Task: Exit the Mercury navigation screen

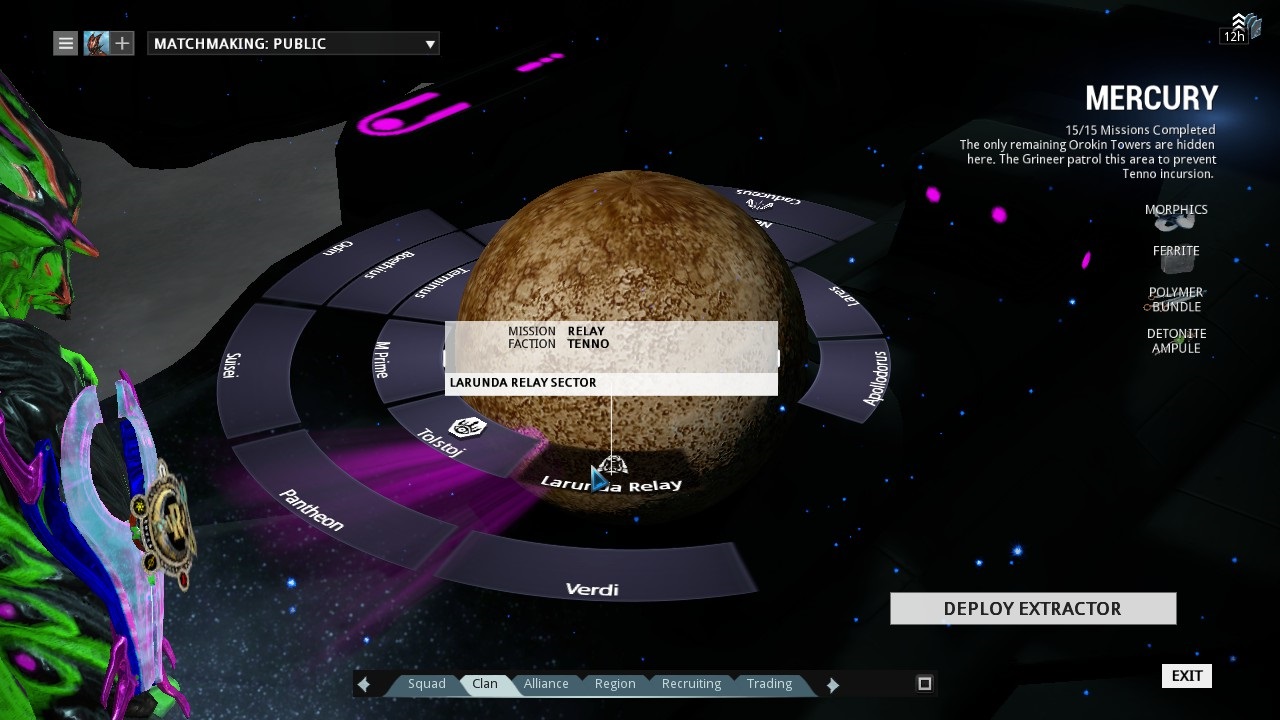Action: 1187,676
